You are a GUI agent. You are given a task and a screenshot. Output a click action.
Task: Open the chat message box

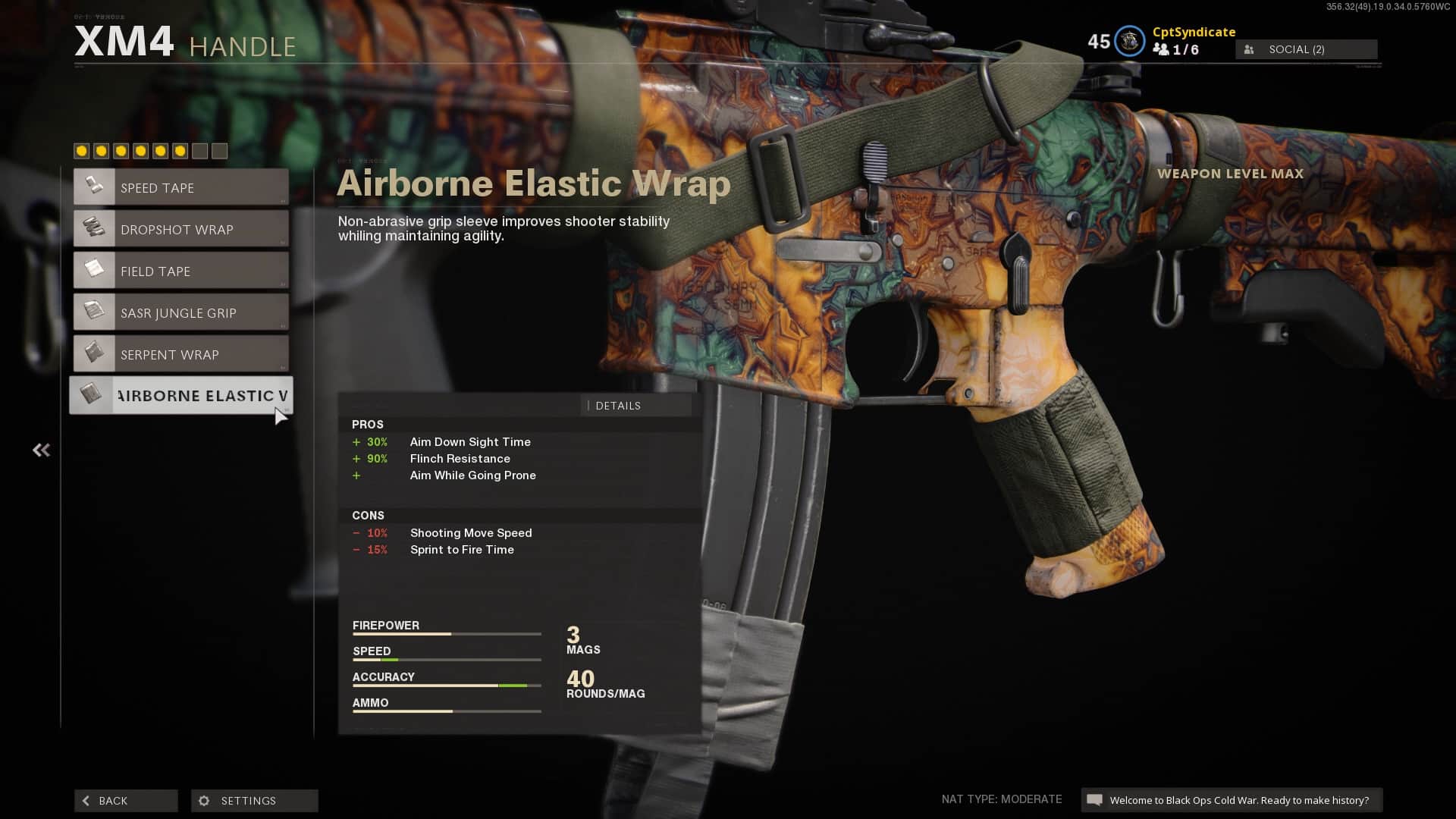[1232, 800]
